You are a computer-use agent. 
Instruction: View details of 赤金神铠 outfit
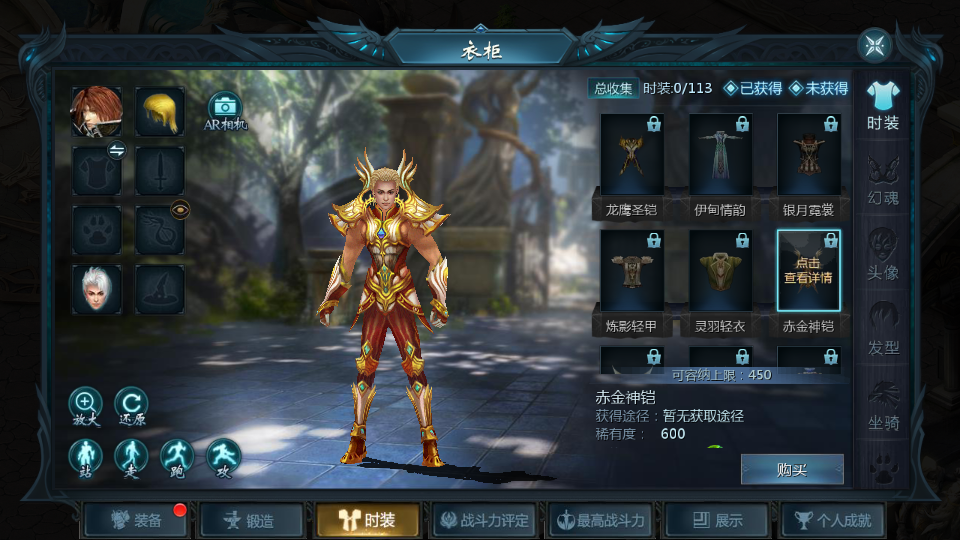tap(809, 270)
